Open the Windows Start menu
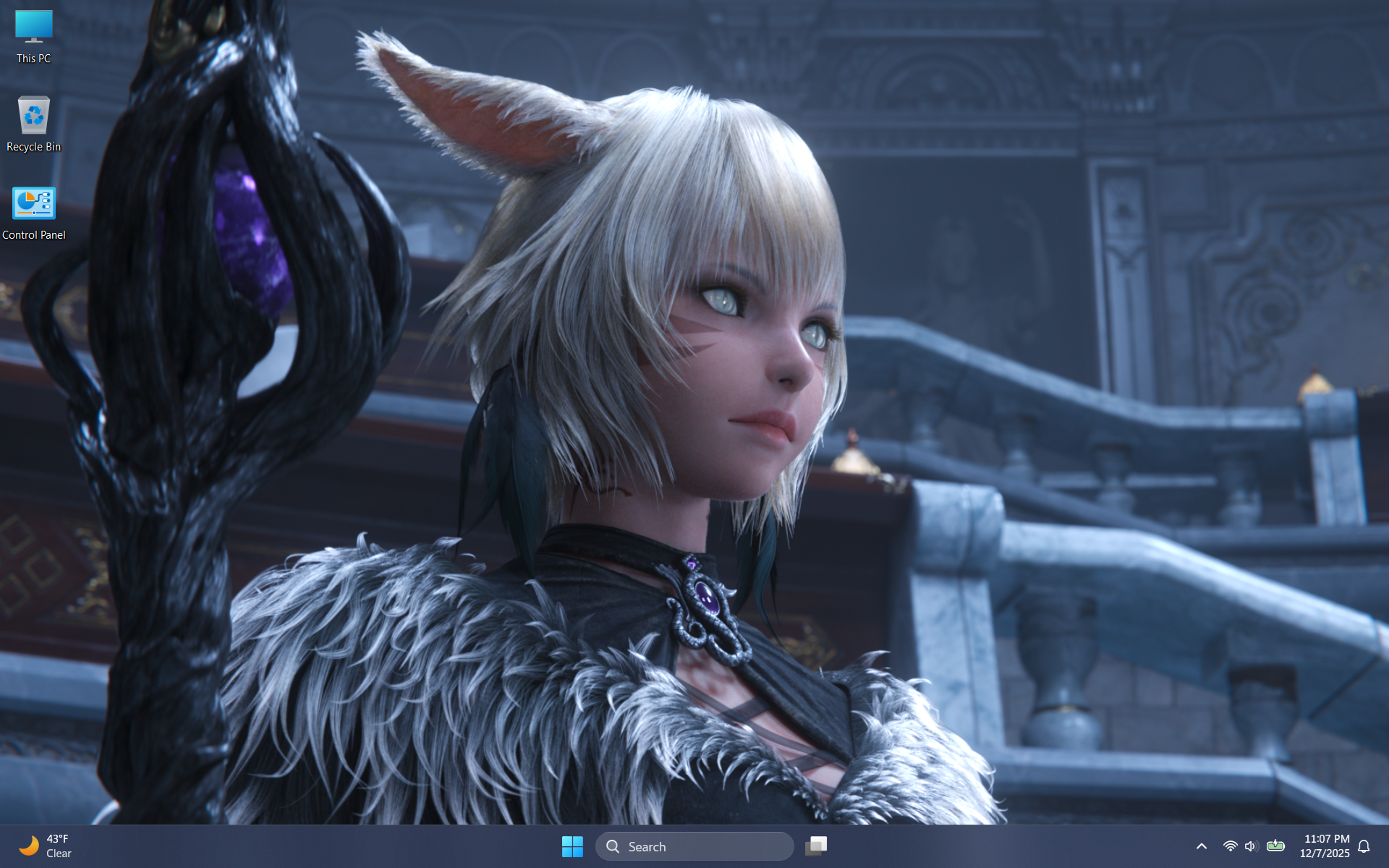The image size is (1389, 868). click(x=572, y=846)
